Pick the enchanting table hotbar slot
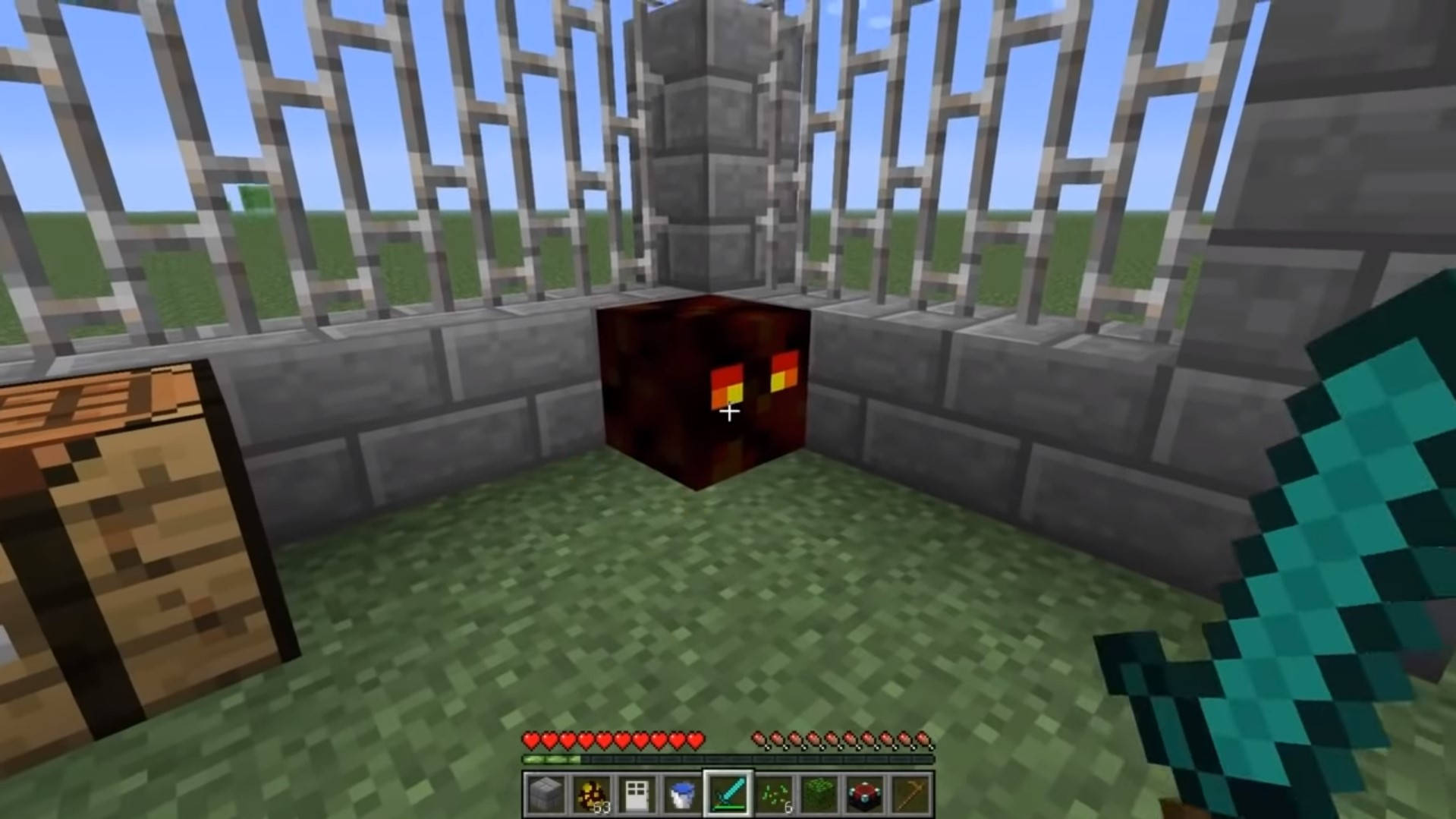 (865, 795)
